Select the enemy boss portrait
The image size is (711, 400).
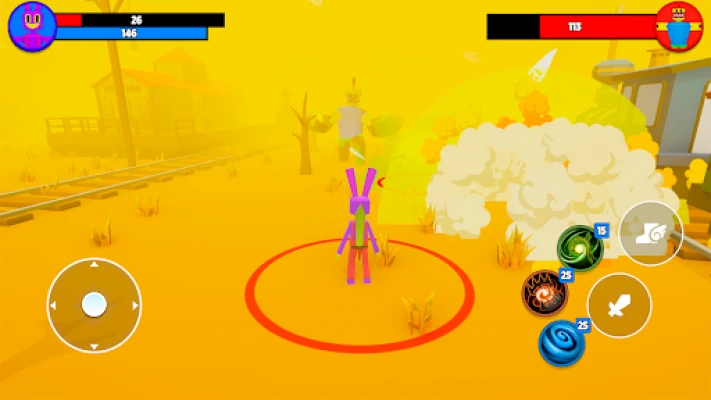679,26
